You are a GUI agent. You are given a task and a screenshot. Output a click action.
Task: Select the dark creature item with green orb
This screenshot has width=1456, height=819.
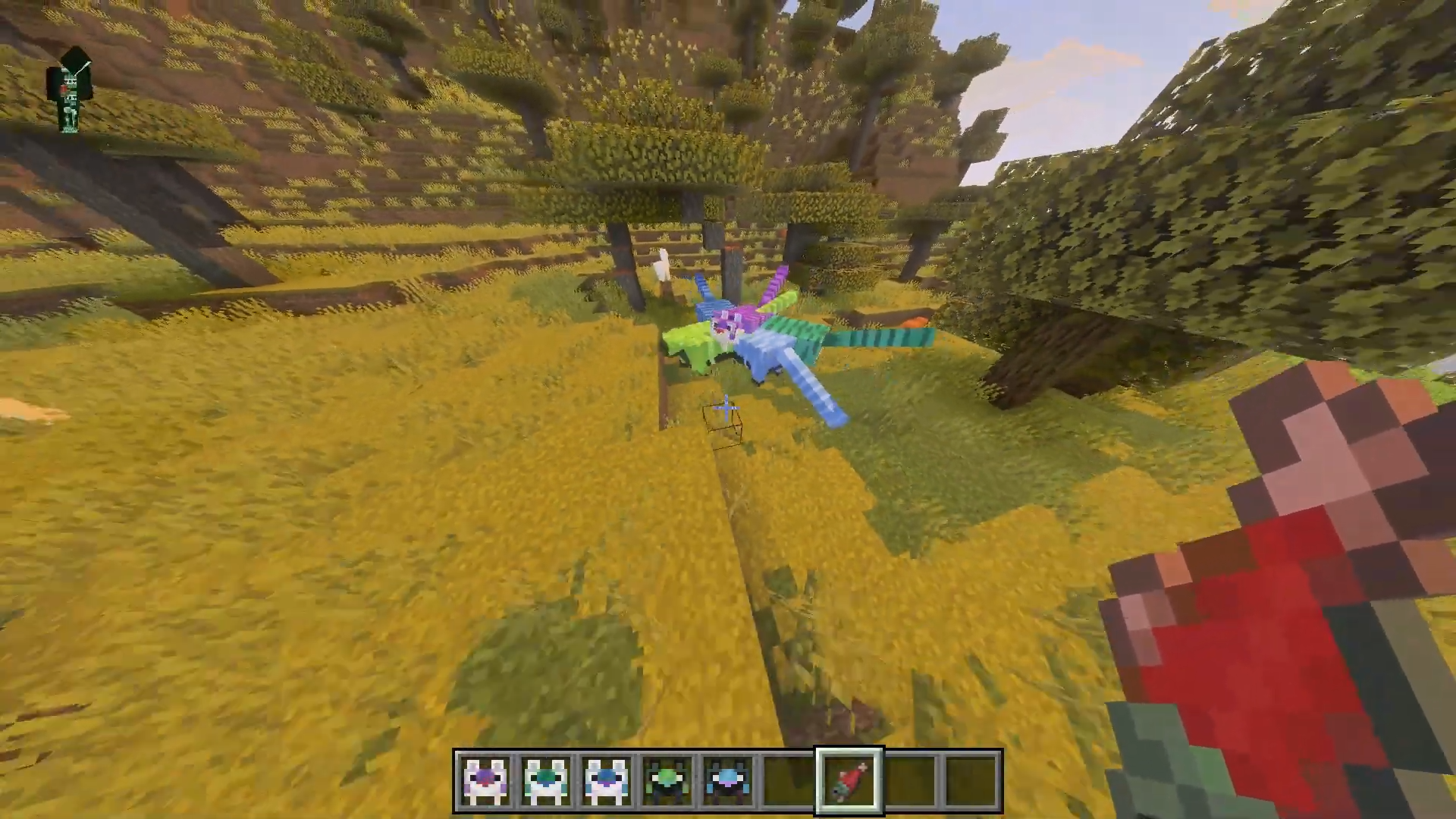tap(667, 780)
